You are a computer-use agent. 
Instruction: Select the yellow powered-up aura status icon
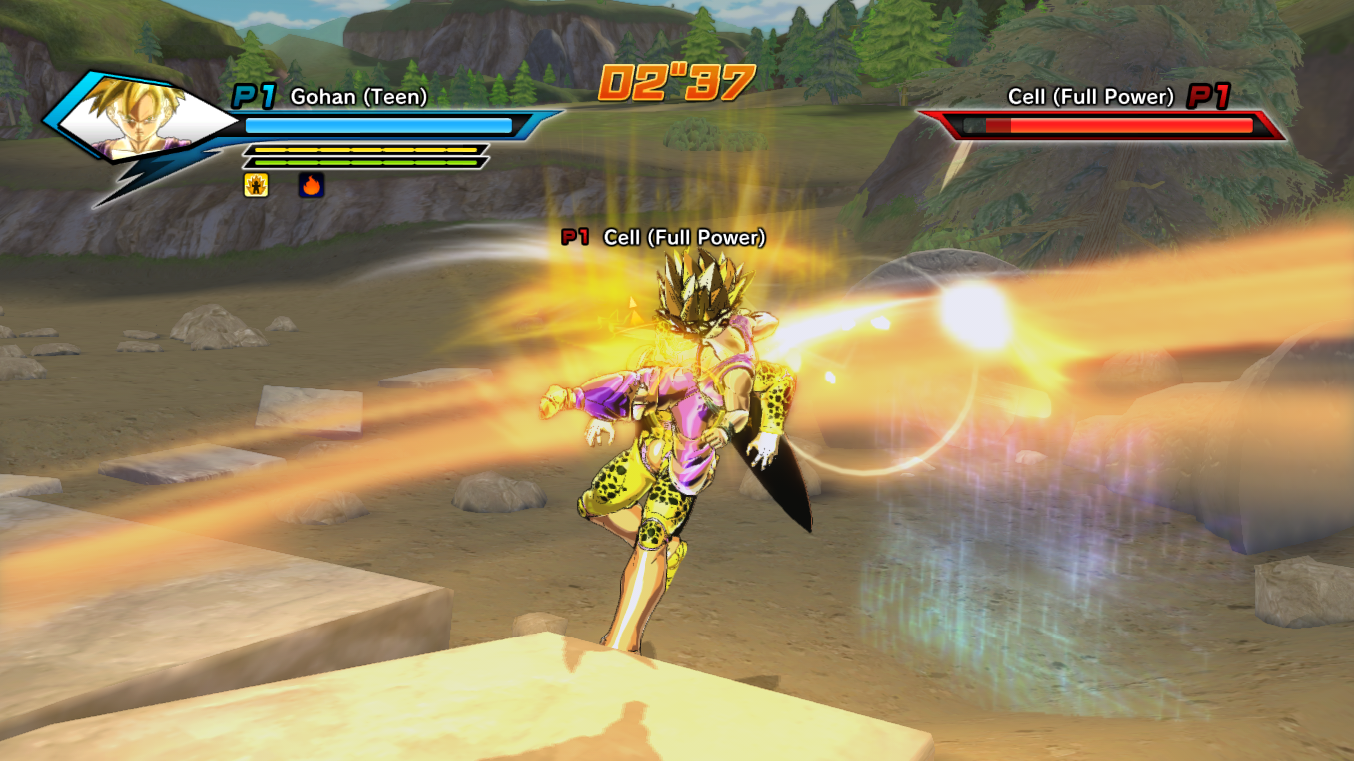click(x=256, y=185)
